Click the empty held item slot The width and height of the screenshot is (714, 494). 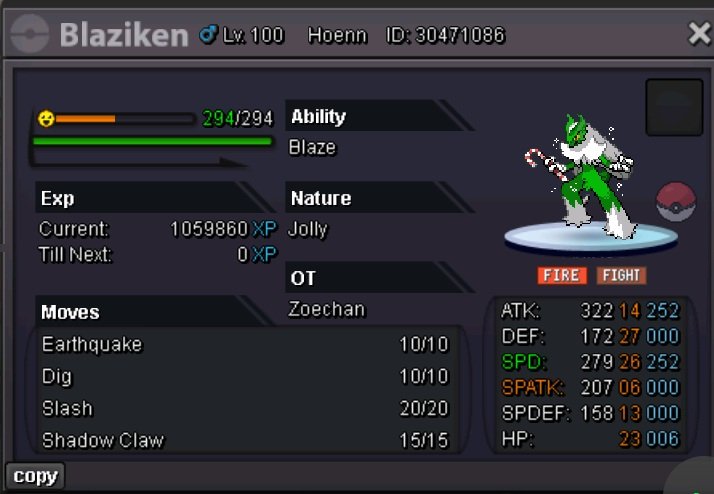674,107
